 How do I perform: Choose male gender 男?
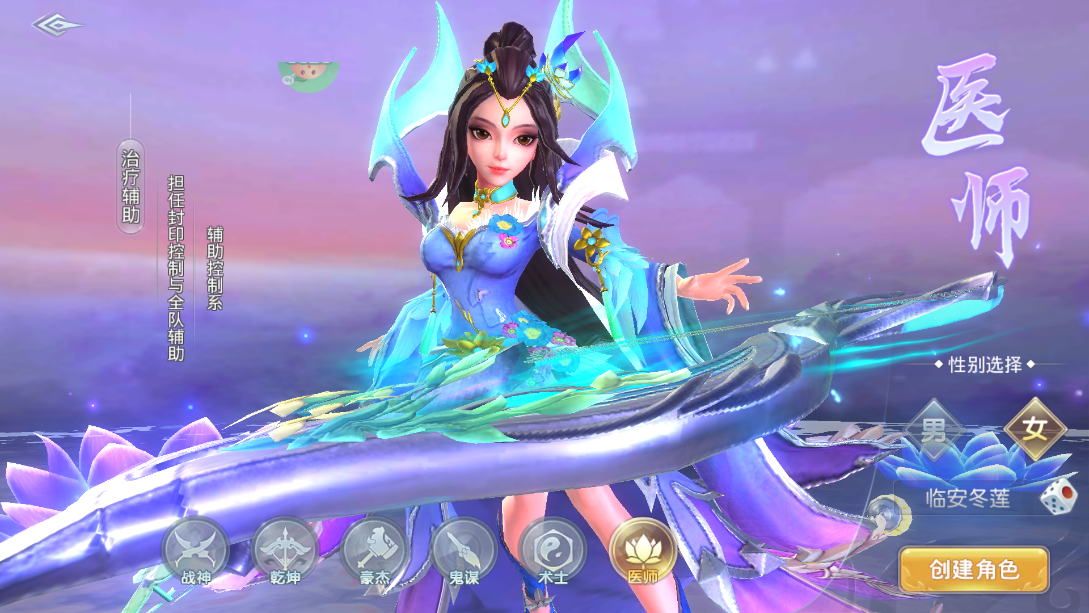(933, 431)
